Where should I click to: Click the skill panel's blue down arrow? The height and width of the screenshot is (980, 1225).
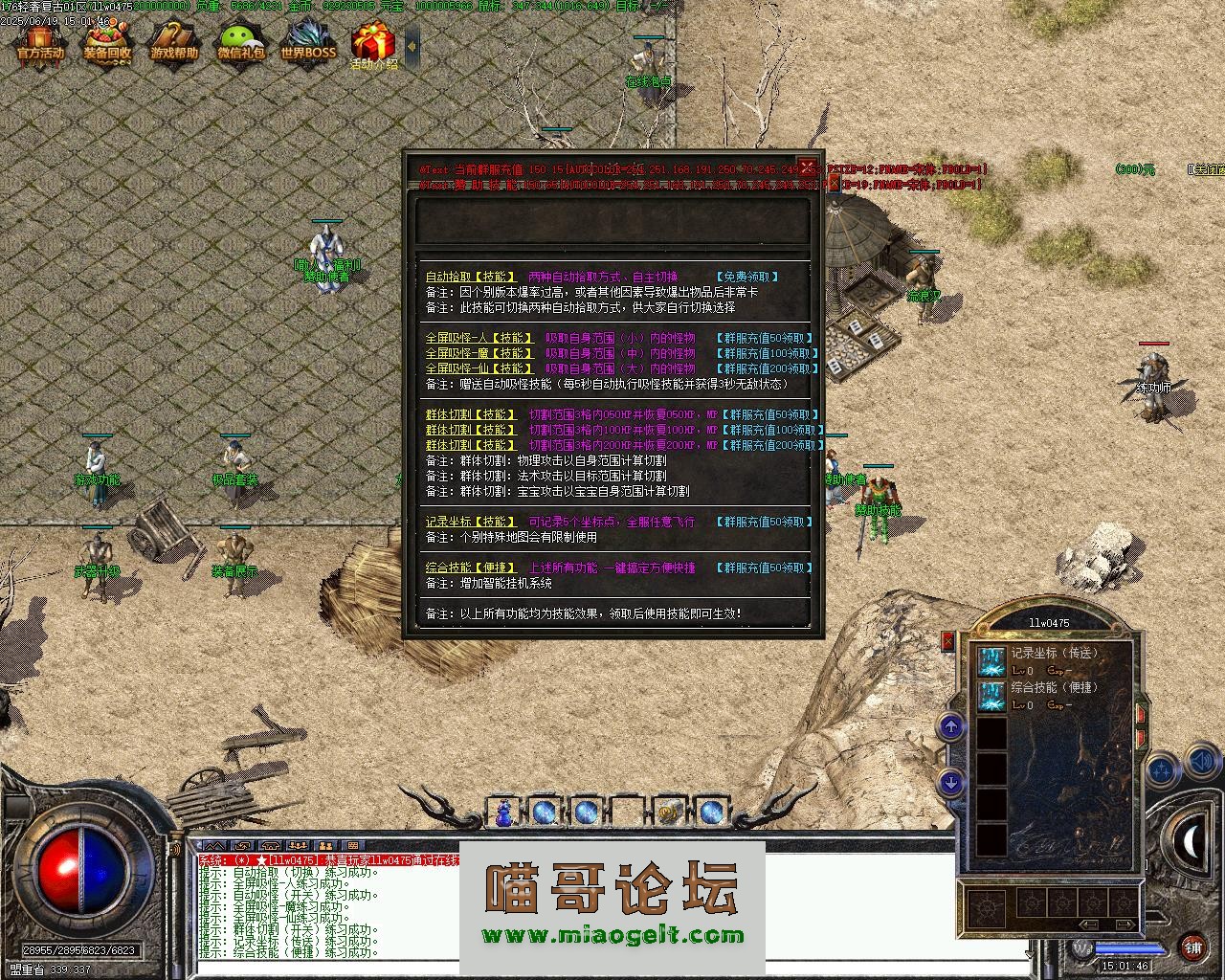click(950, 783)
